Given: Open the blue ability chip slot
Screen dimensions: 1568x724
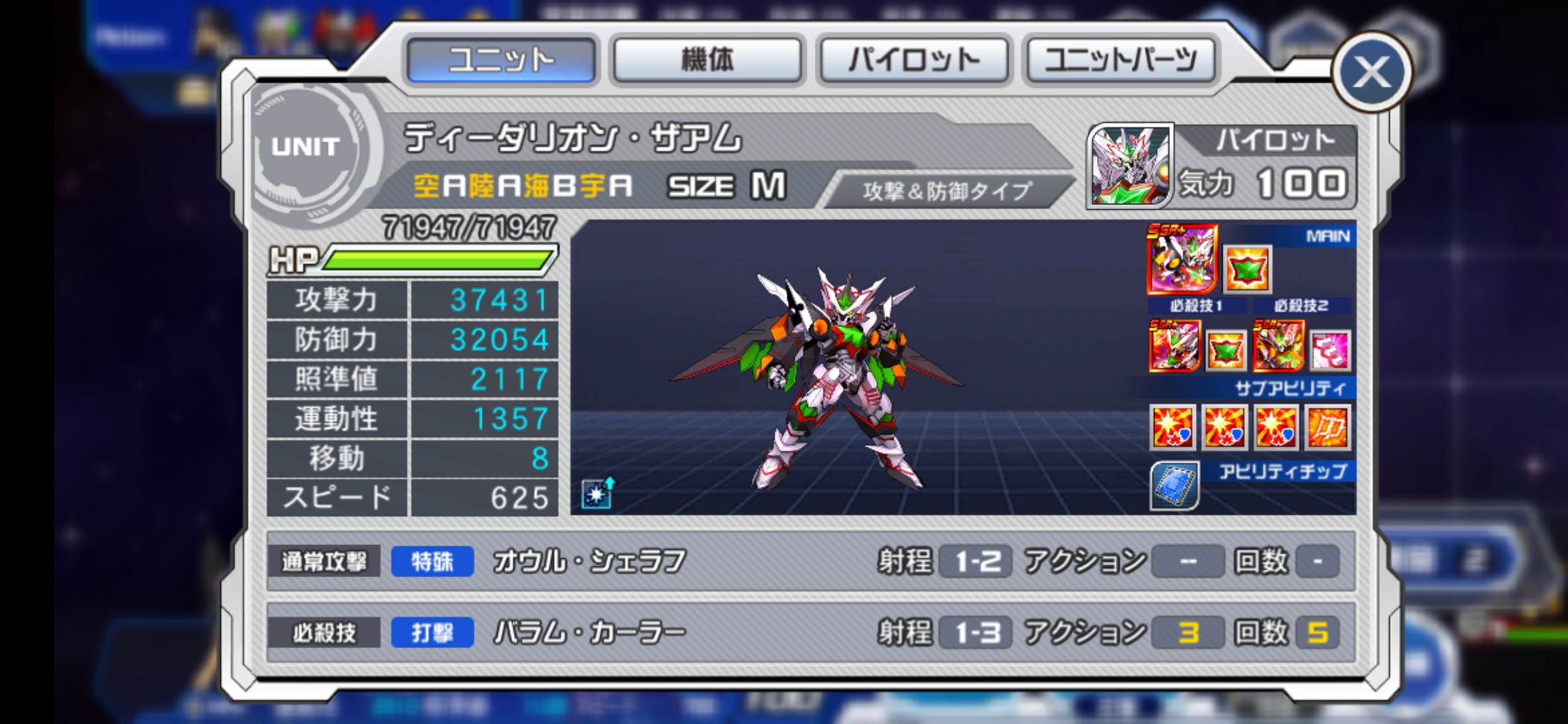Looking at the screenshot, I should click(x=1174, y=485).
